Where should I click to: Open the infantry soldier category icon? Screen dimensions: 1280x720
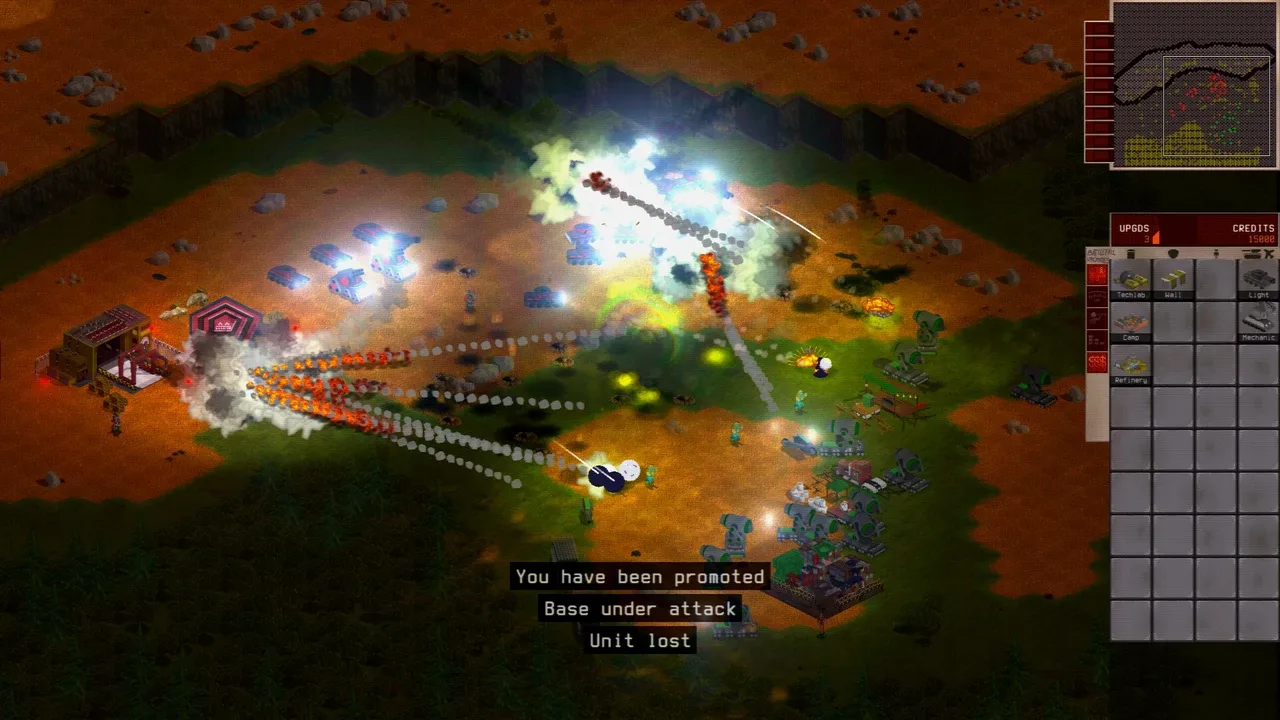point(1216,252)
